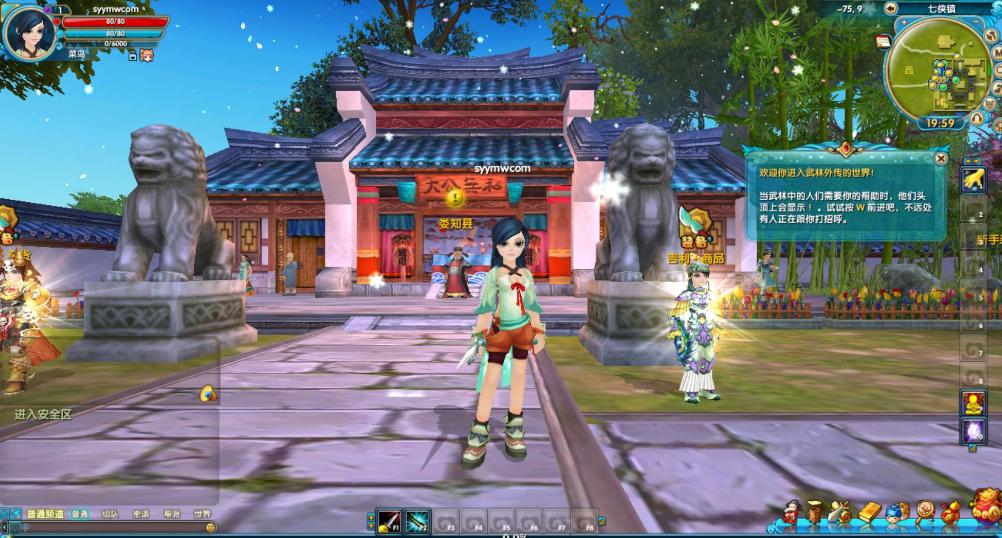The height and width of the screenshot is (538, 1002).
Task: Open the emoji smiley in chat box
Action: (x=211, y=527)
